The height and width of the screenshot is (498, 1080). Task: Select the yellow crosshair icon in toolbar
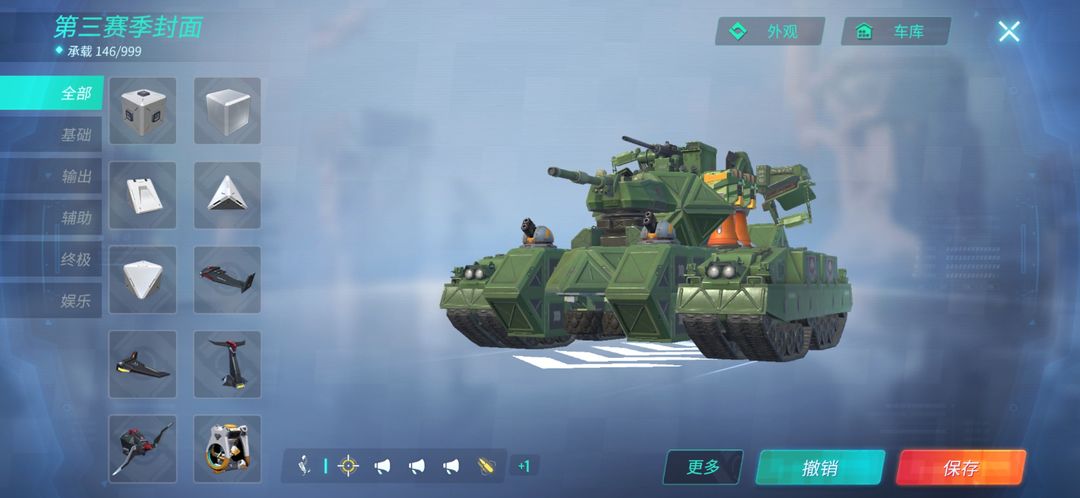click(x=348, y=465)
